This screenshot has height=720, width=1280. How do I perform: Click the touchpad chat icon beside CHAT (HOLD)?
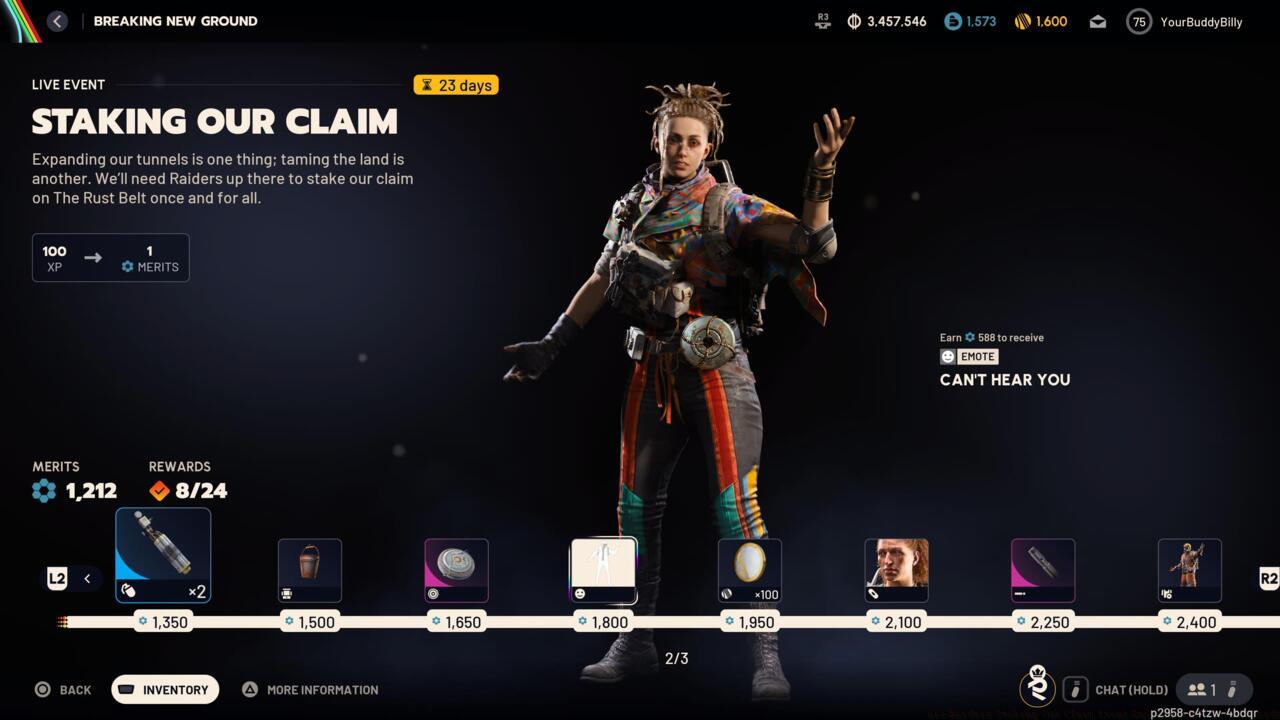[1075, 689]
